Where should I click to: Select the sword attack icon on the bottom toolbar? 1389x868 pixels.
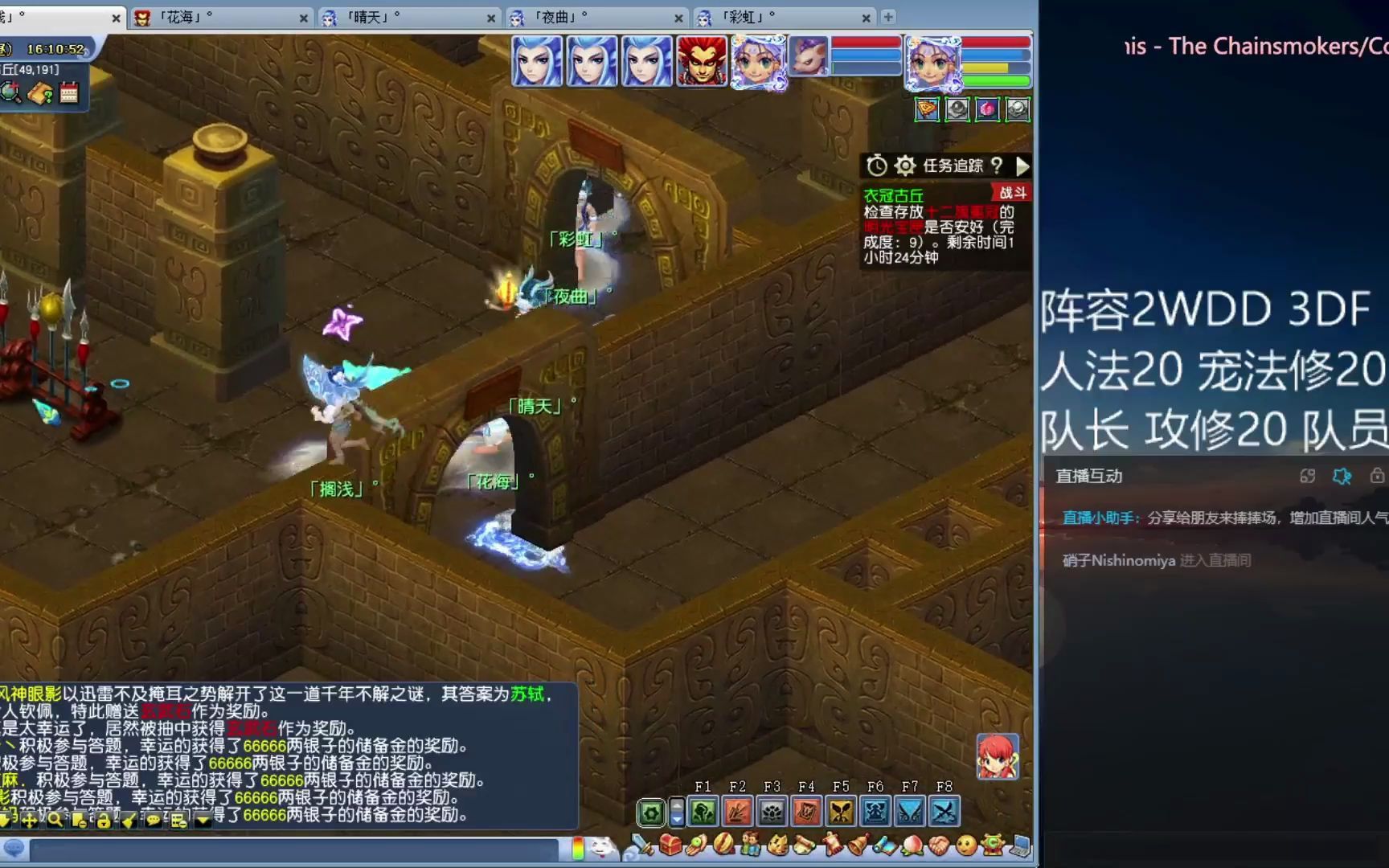click(x=641, y=845)
